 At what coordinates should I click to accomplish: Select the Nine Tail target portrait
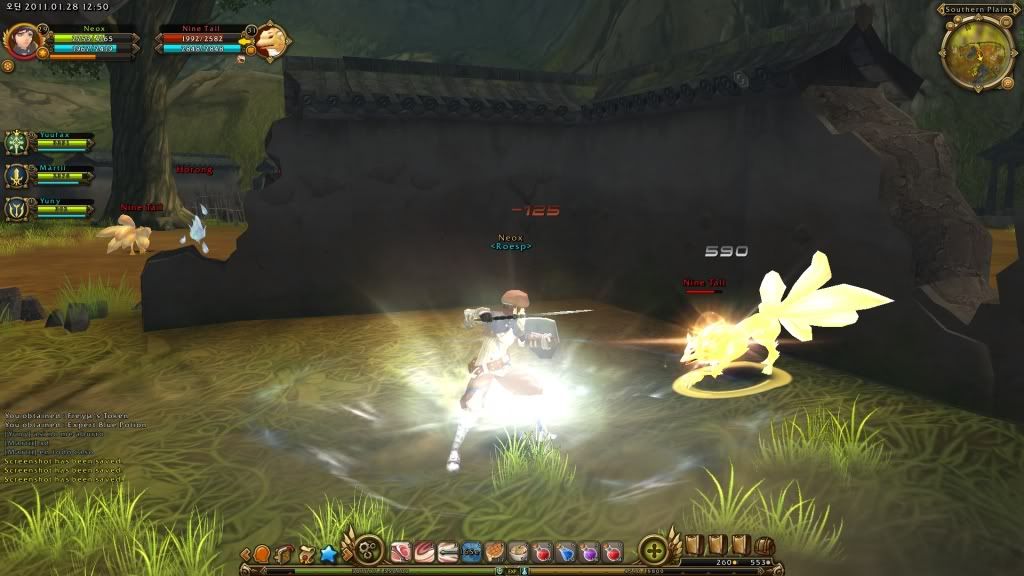(268, 43)
